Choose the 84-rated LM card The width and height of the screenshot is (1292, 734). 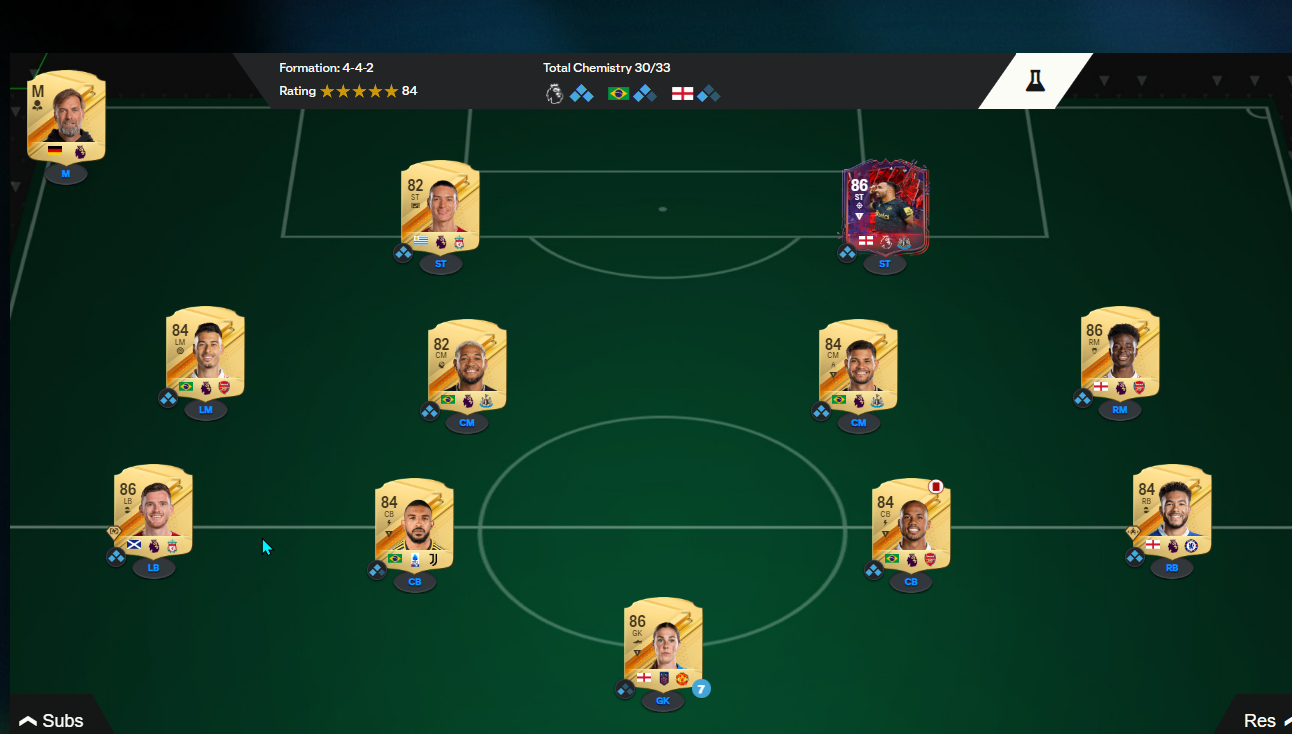click(x=205, y=352)
